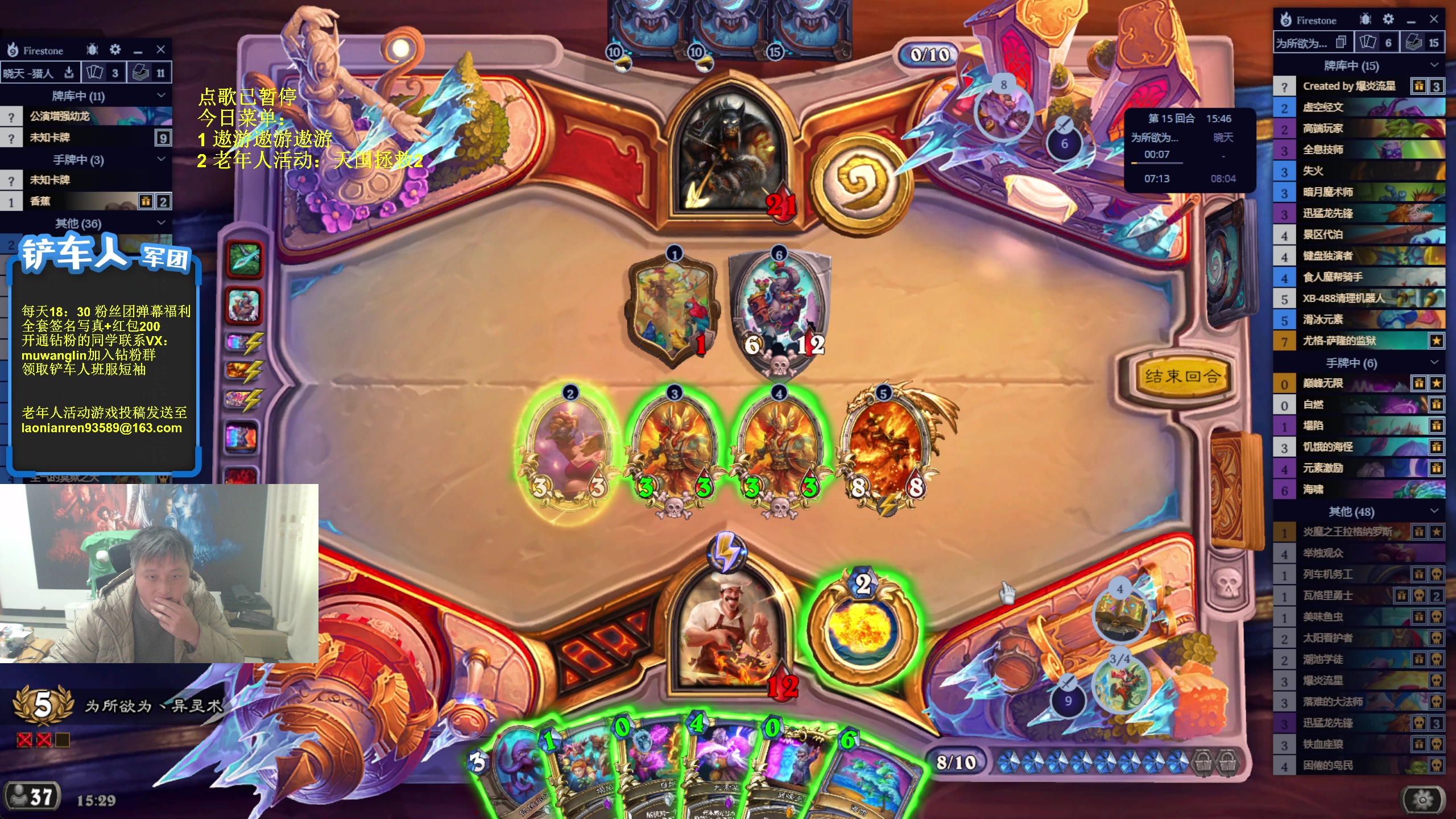Close the 为所欲为 Firestone deck tracker
The height and width of the screenshot is (819, 1456).
[1434, 20]
